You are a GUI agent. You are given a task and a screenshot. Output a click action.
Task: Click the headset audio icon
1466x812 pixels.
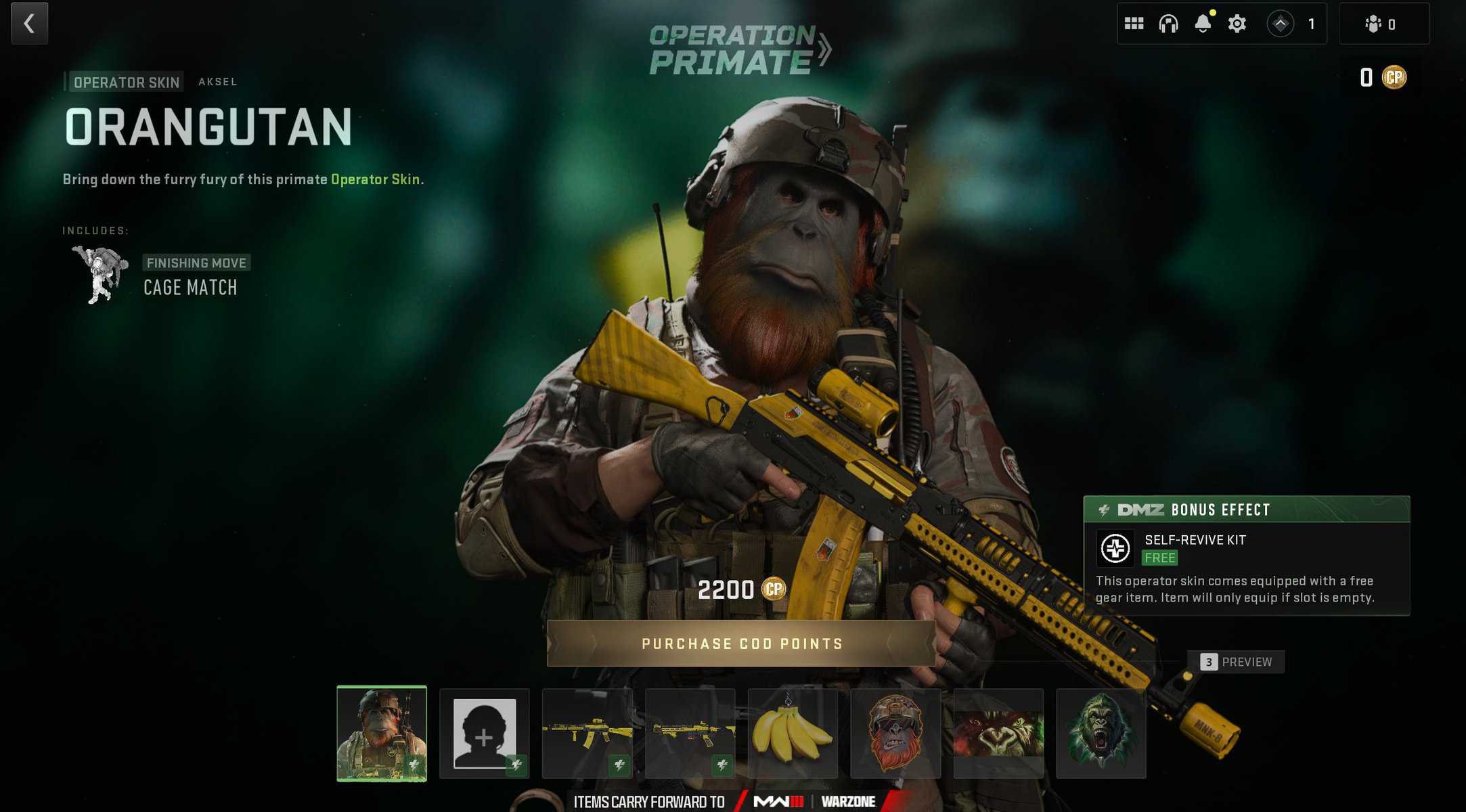pyautogui.click(x=1170, y=24)
